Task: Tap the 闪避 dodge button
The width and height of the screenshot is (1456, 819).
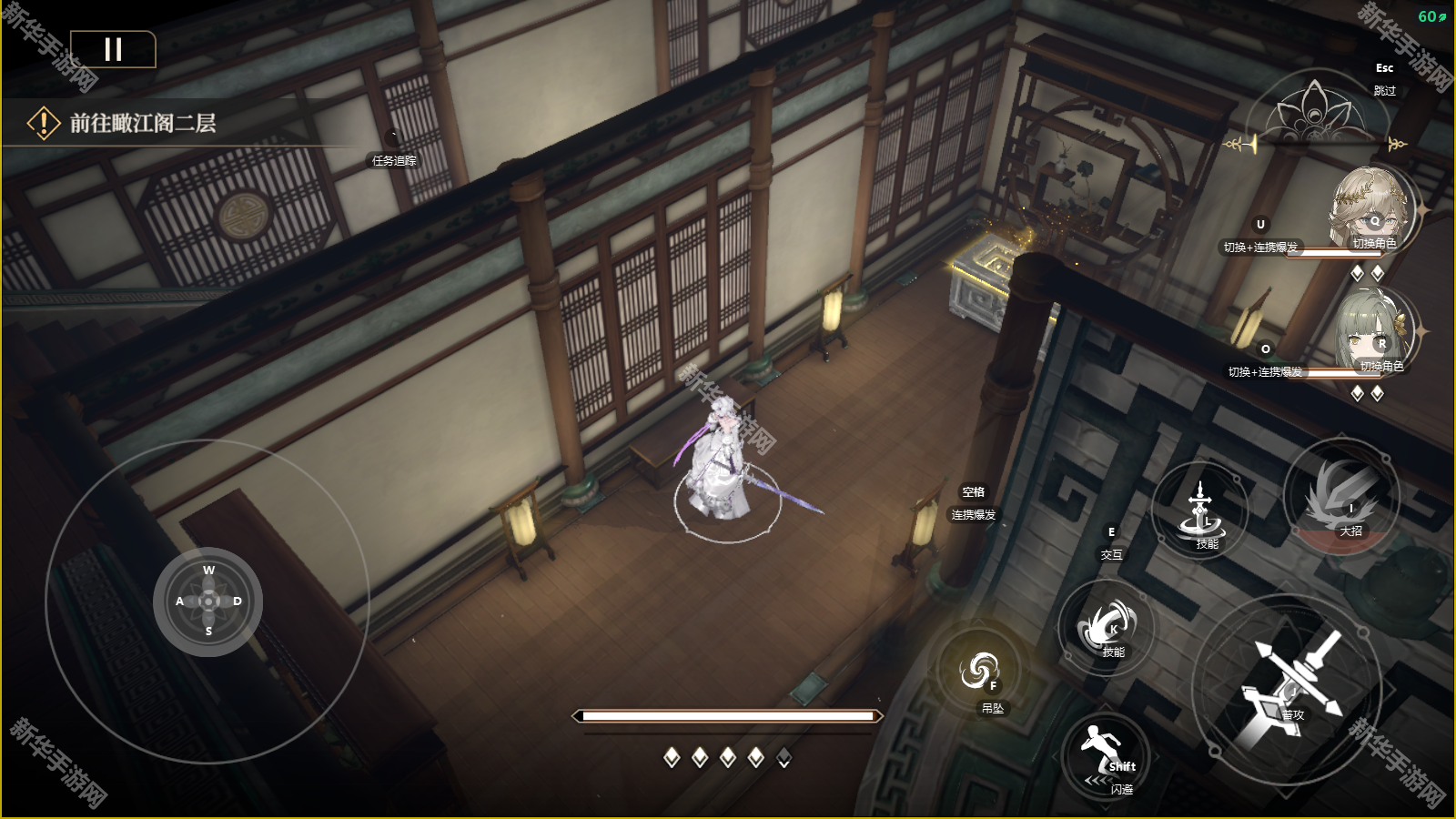Action: pos(1106,754)
